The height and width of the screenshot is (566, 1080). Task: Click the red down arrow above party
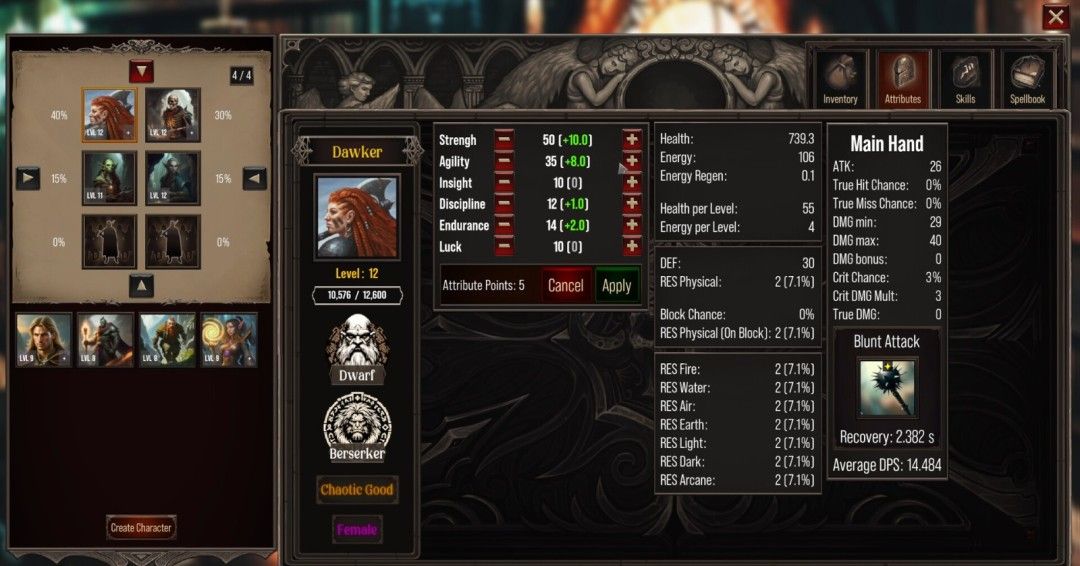click(141, 71)
